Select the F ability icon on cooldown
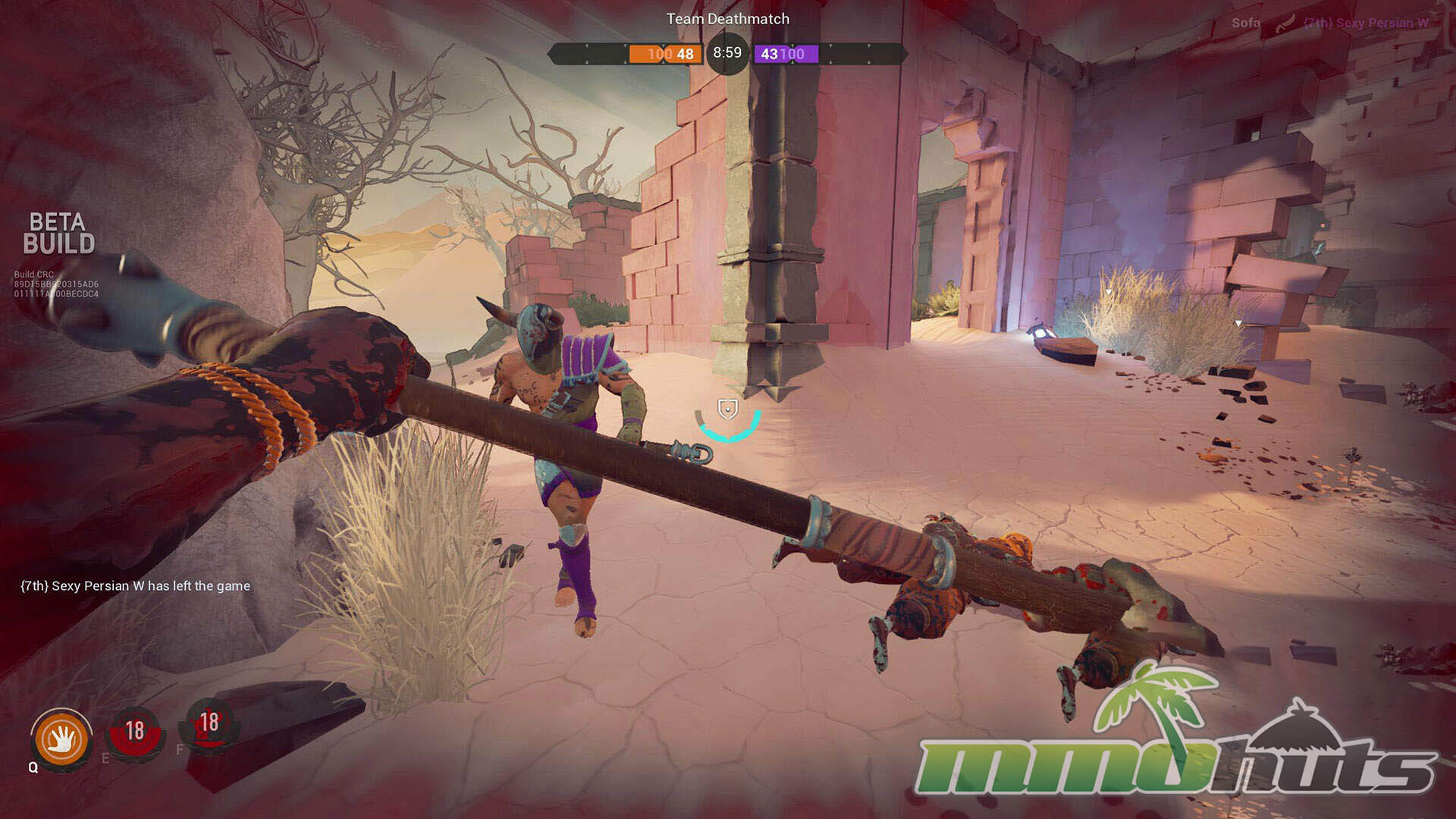The height and width of the screenshot is (819, 1456). tap(209, 724)
